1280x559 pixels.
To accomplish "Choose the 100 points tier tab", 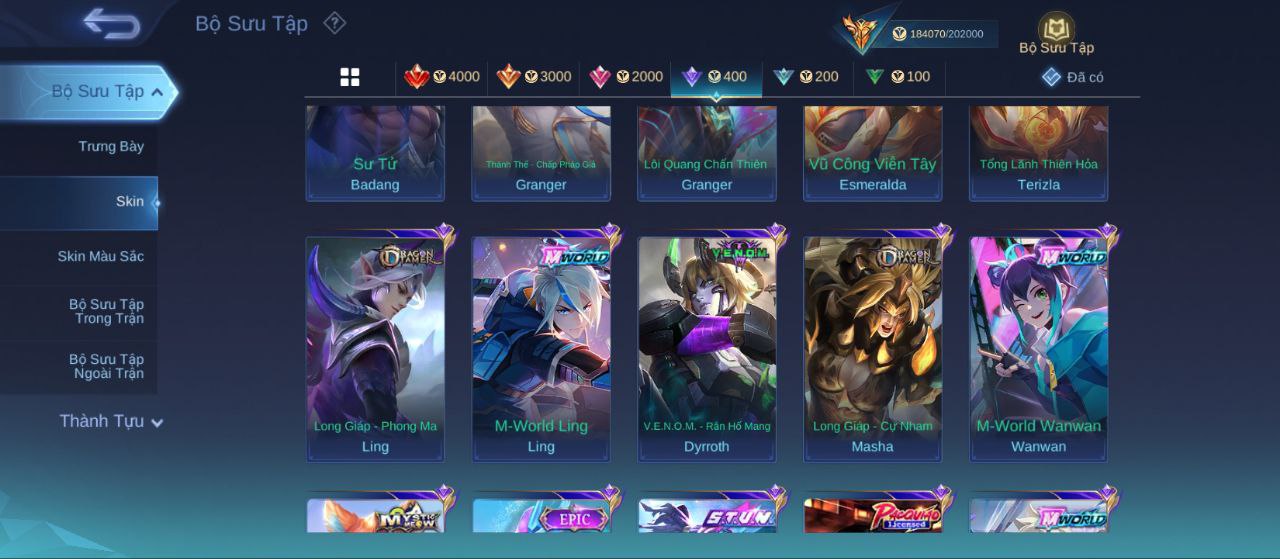I will tap(898, 77).
